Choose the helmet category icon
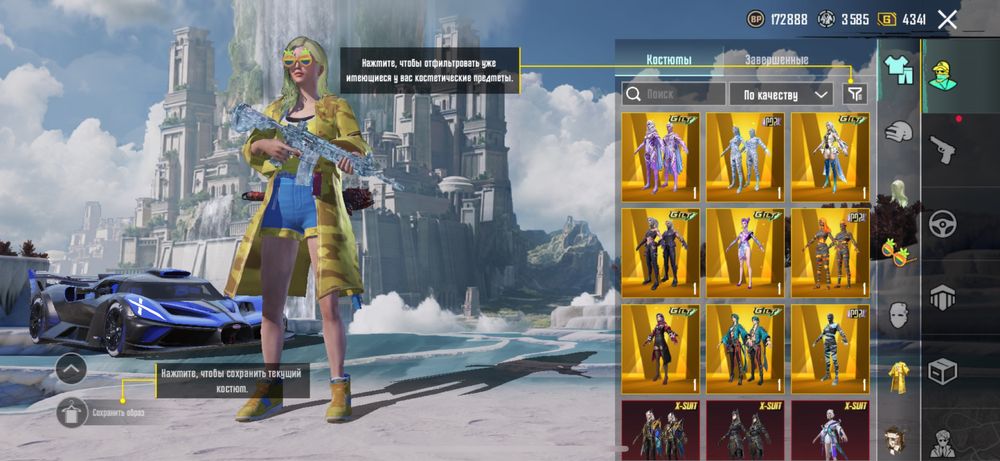 pyautogui.click(x=899, y=131)
